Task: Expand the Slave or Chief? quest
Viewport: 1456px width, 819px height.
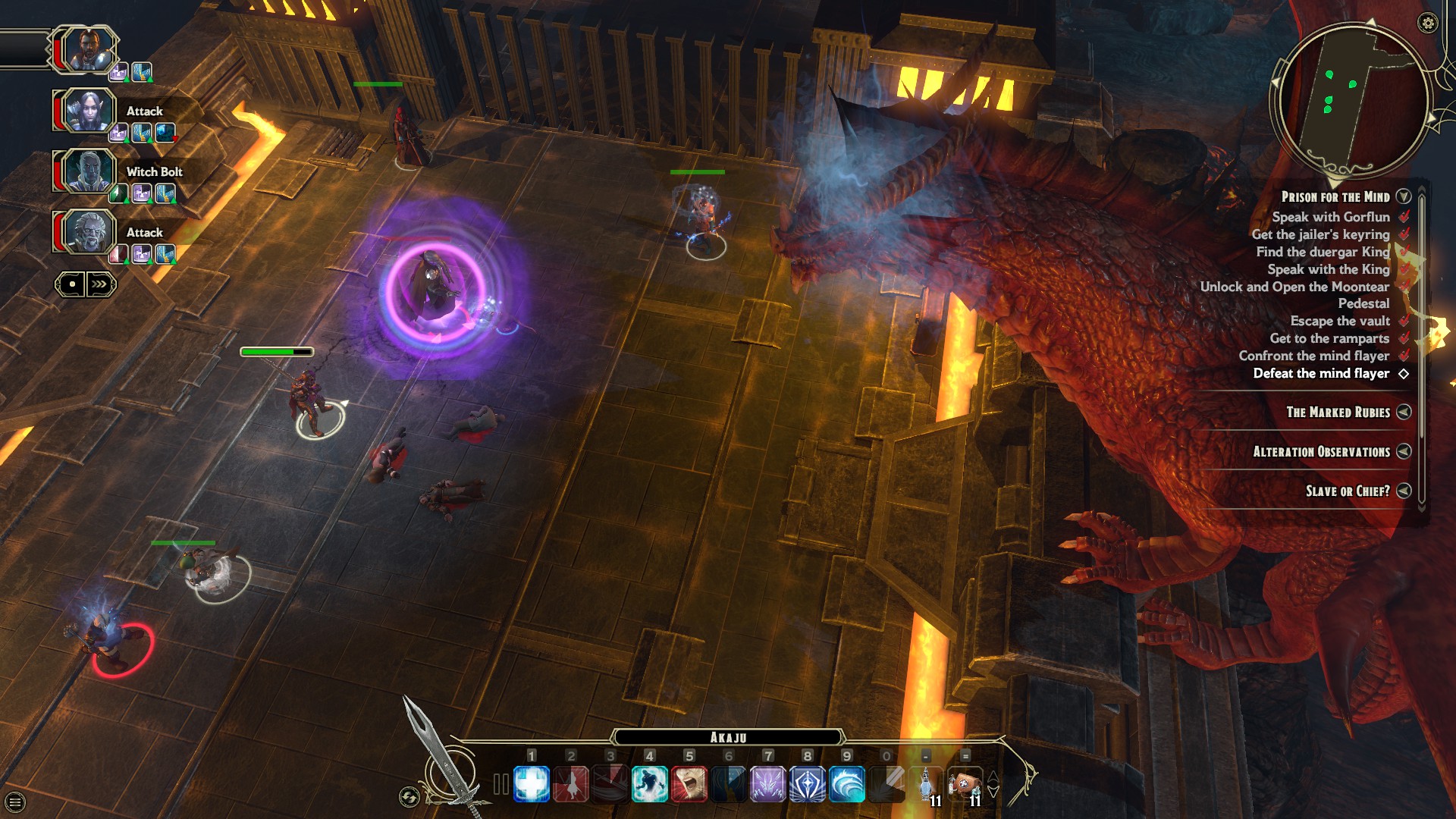Action: coord(1404,491)
